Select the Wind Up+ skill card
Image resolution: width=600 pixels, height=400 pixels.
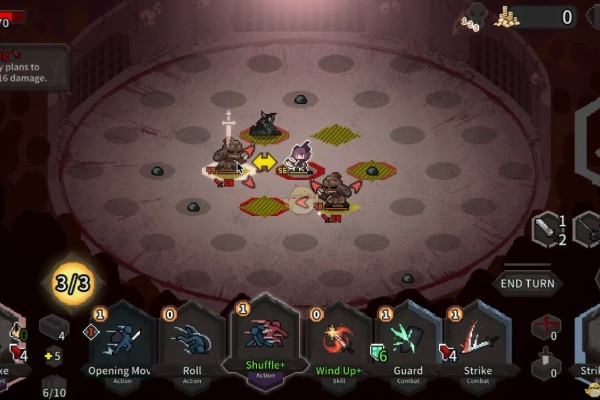(337, 343)
